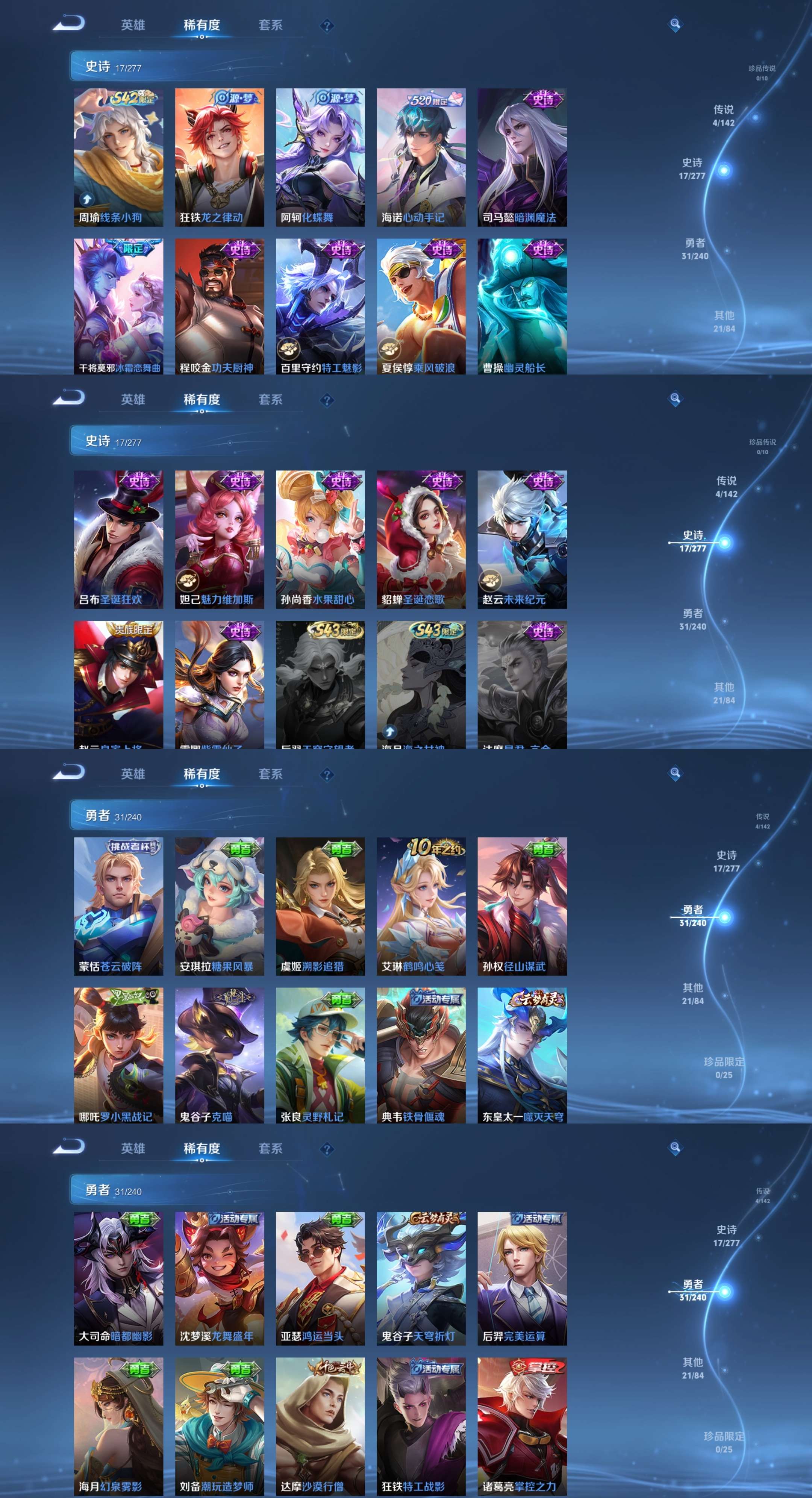
Task: Click the 干将莫邪冰霜恋舞曲 skin card
Action: pos(118,306)
